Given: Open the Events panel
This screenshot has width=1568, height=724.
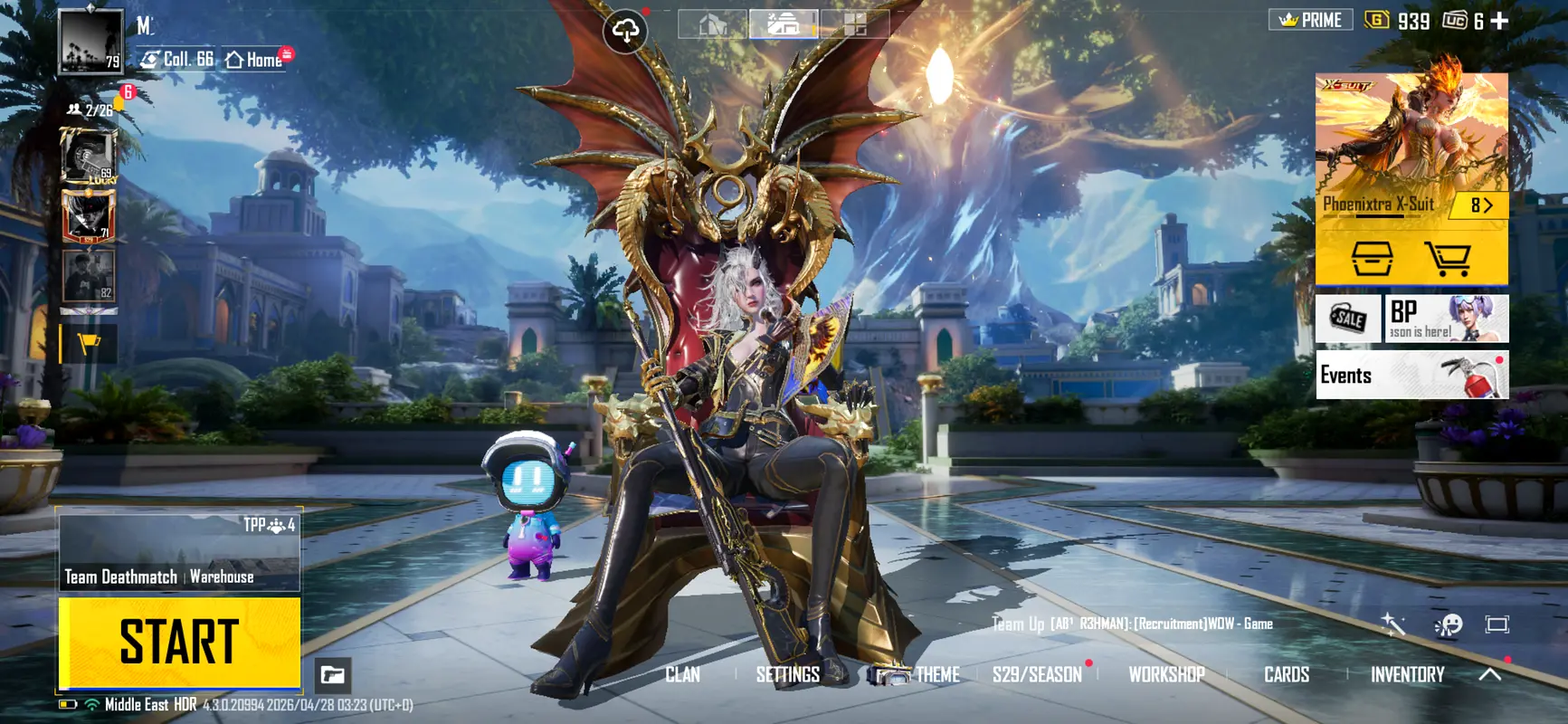Looking at the screenshot, I should pyautogui.click(x=1411, y=375).
